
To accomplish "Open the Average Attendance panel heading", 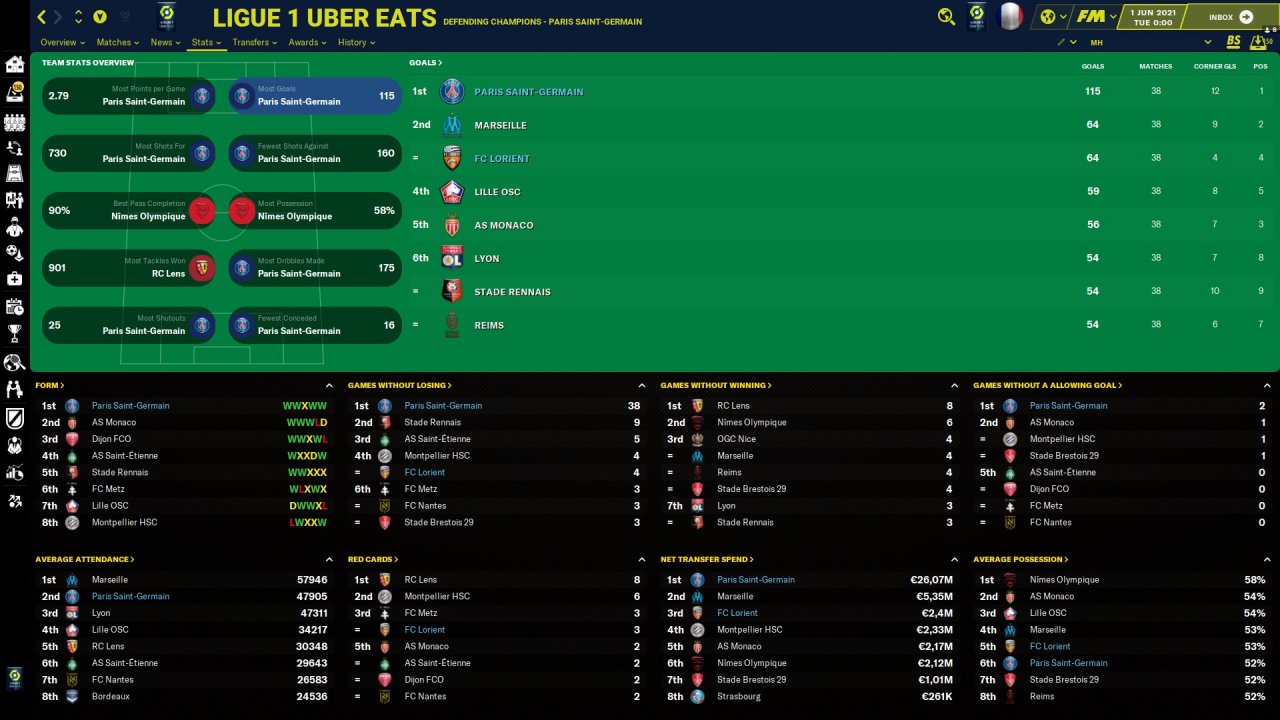I will pos(84,559).
